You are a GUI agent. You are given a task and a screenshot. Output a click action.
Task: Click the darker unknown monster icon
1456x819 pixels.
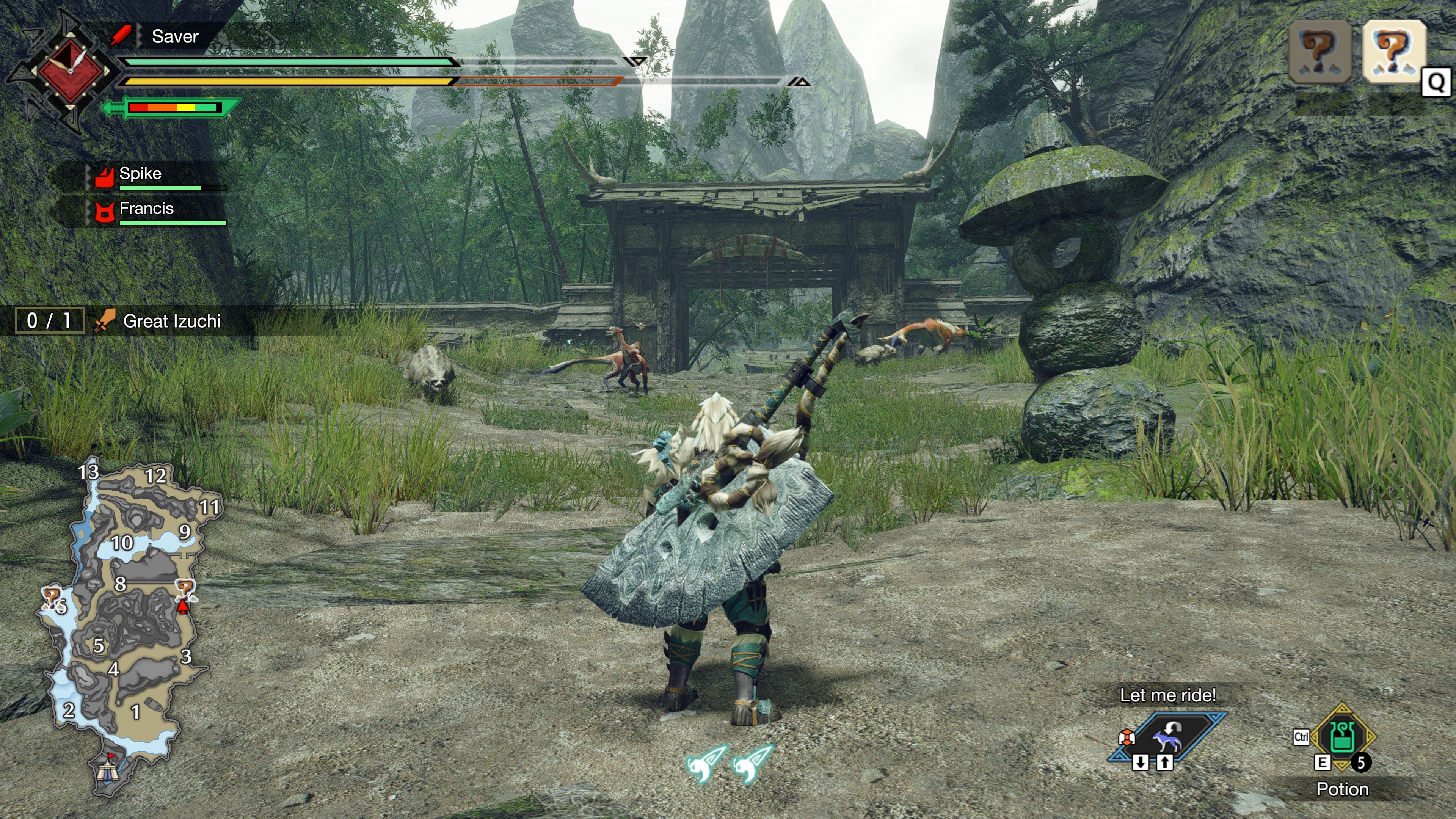tap(1319, 51)
